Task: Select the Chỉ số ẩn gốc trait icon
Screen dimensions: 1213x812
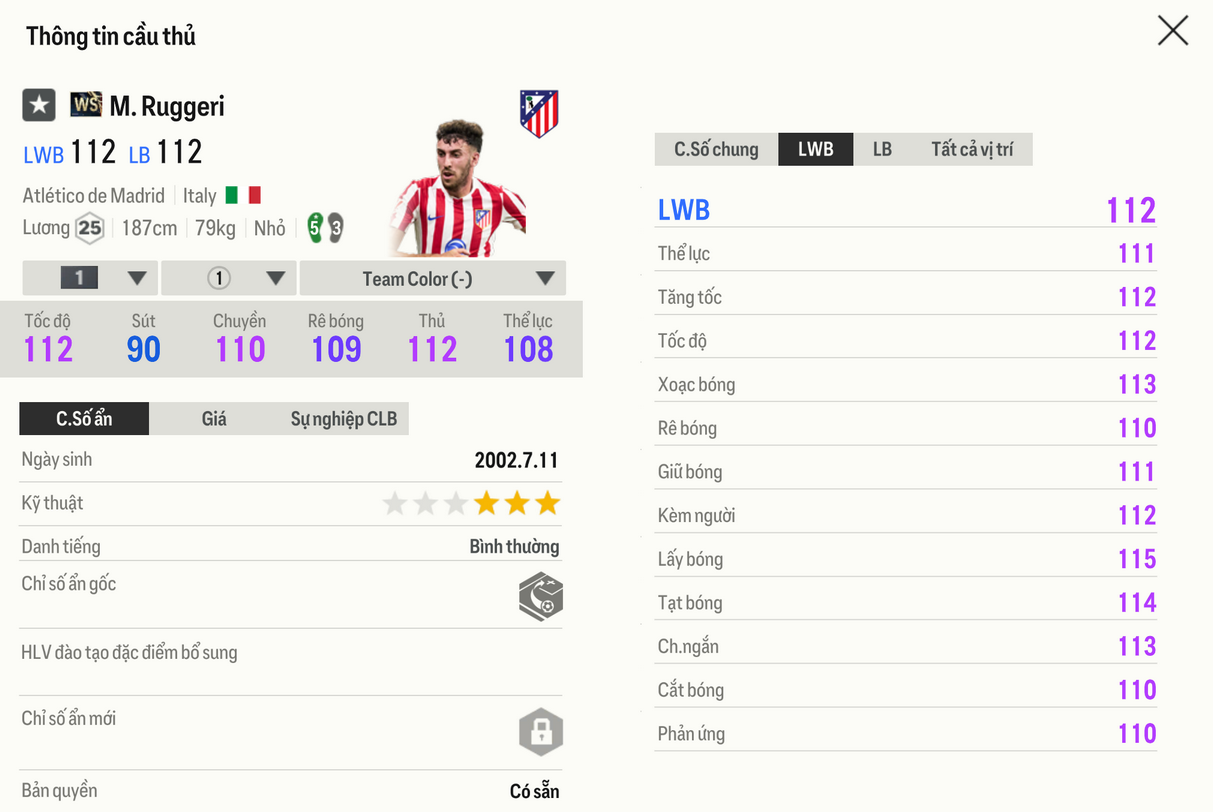Action: 541,597
